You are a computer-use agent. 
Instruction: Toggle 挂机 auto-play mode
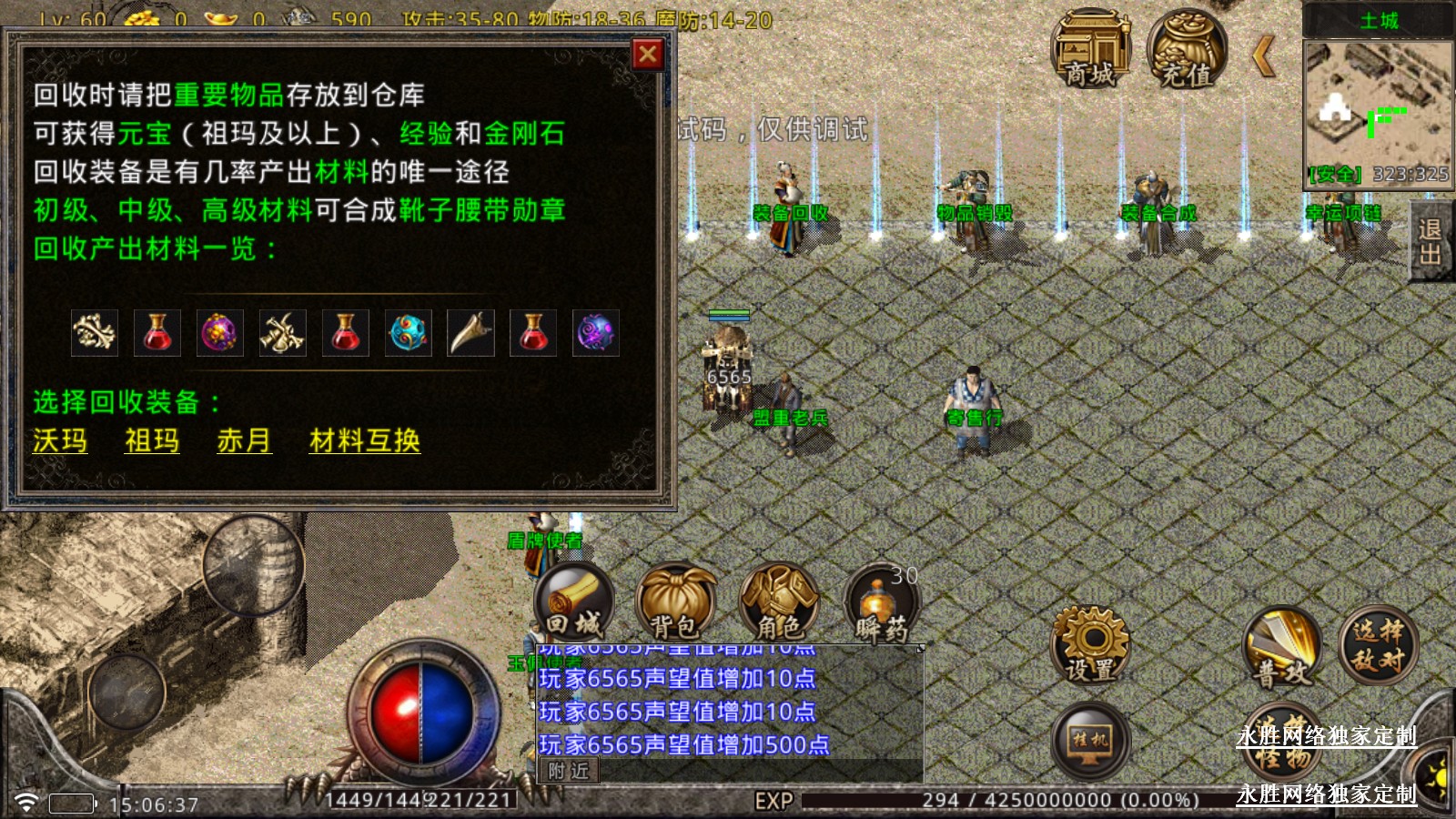click(1090, 739)
